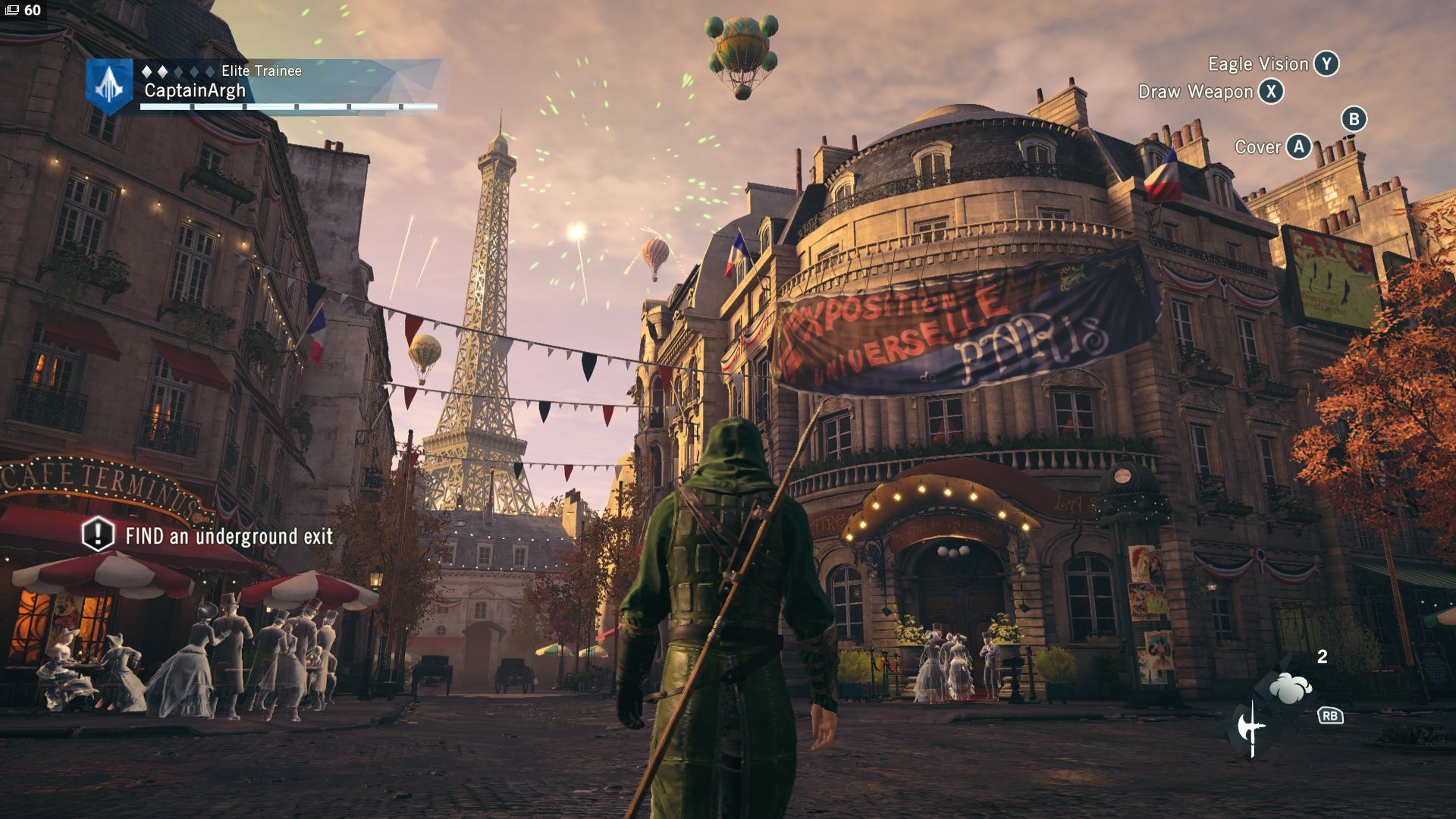
Task: Select the CaptainArgh player name banner
Action: 195,91
